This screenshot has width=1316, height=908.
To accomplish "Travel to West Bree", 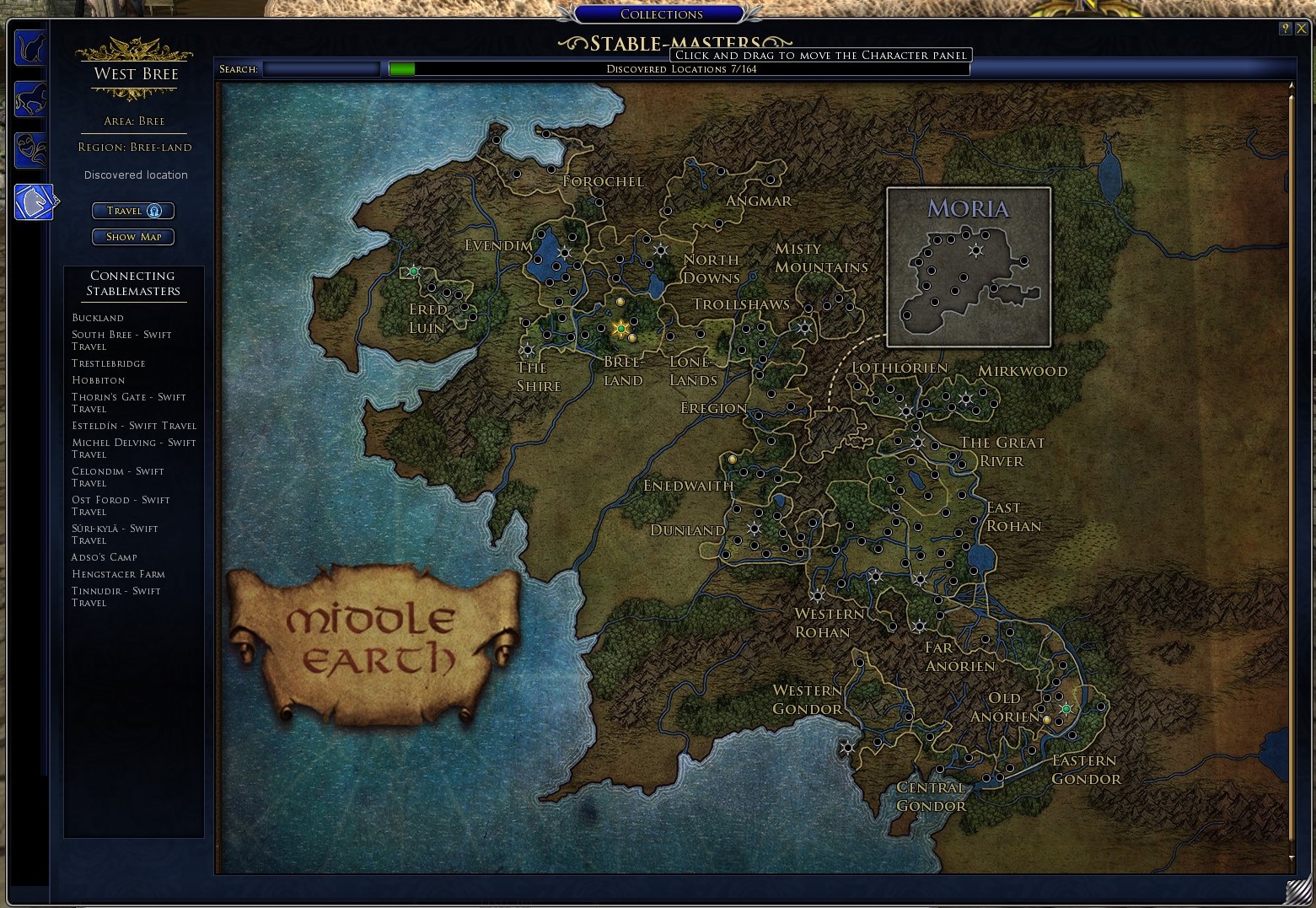I will pyautogui.click(x=133, y=211).
